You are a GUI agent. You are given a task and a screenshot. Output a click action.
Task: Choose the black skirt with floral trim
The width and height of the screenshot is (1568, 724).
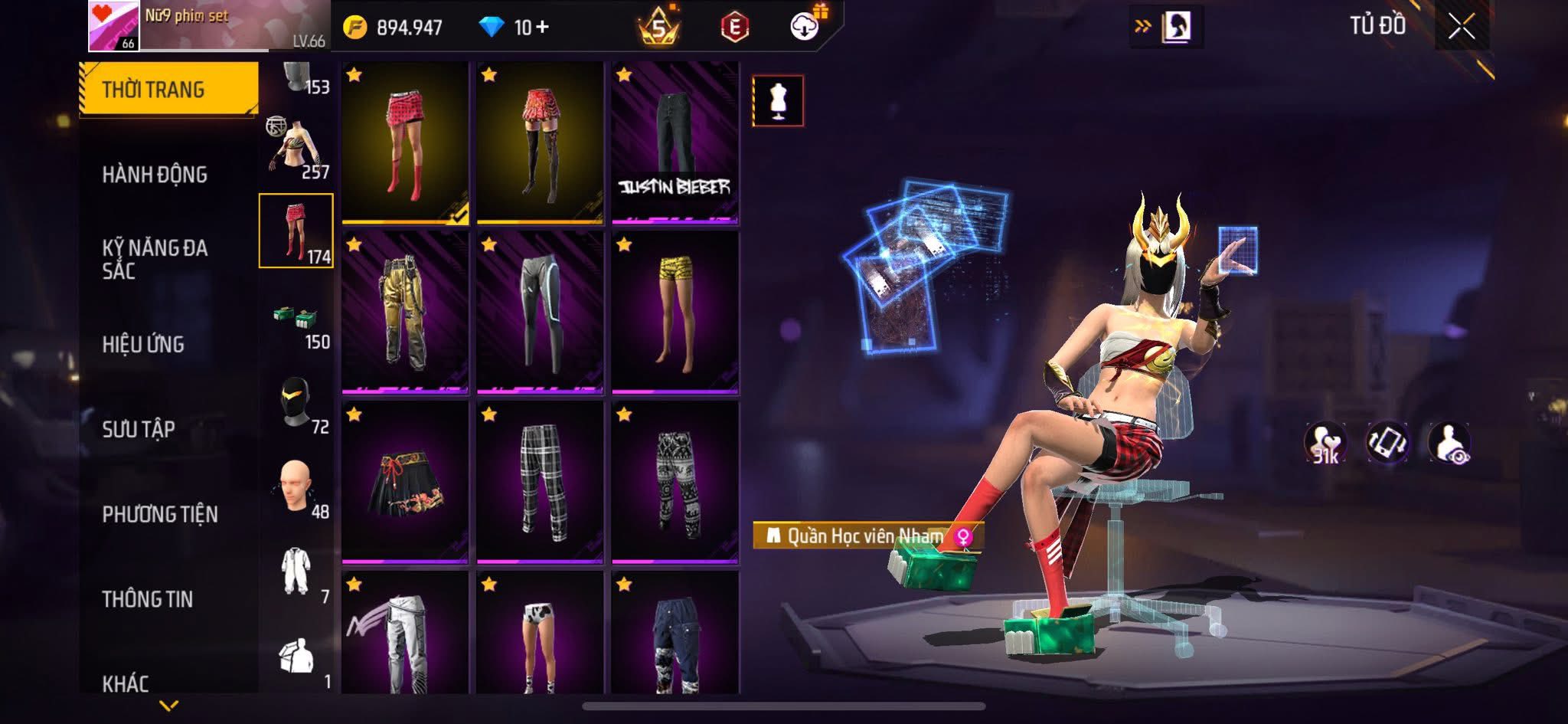click(405, 483)
